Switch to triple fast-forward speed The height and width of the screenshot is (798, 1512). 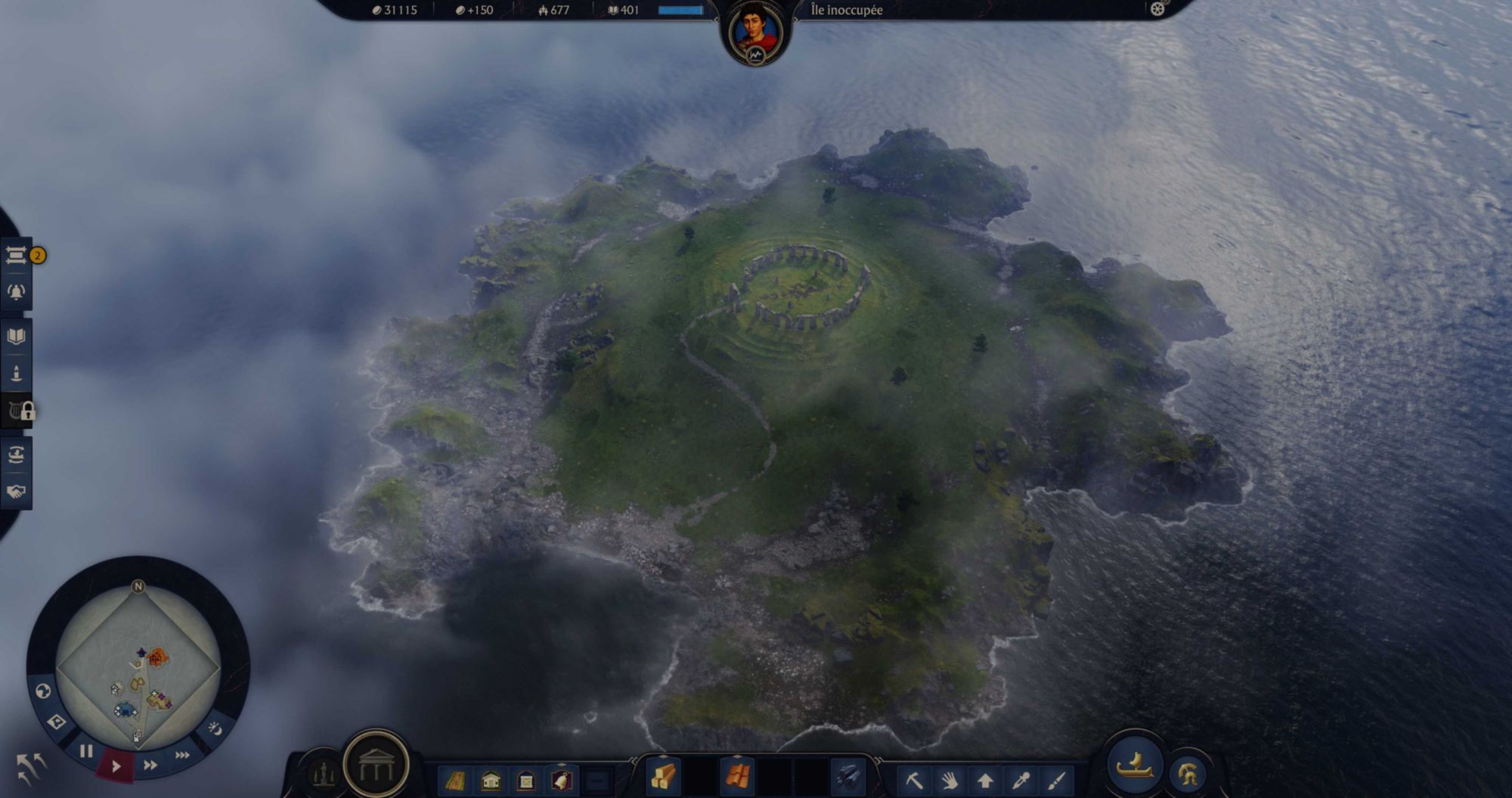point(182,755)
